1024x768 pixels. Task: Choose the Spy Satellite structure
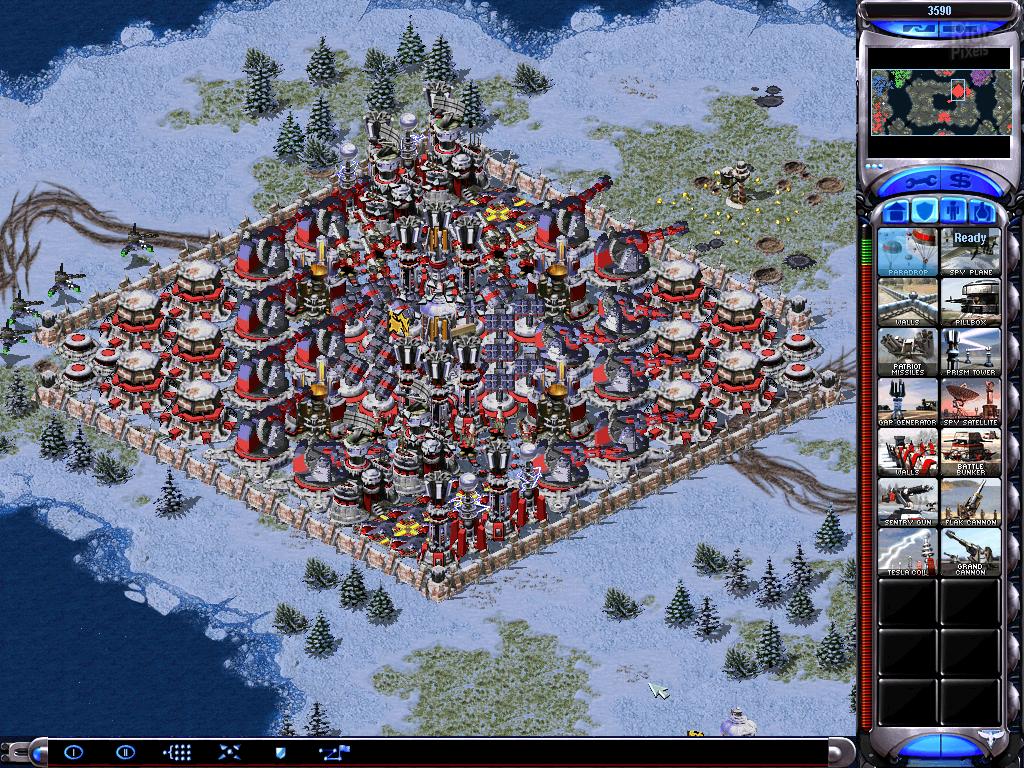[x=970, y=401]
